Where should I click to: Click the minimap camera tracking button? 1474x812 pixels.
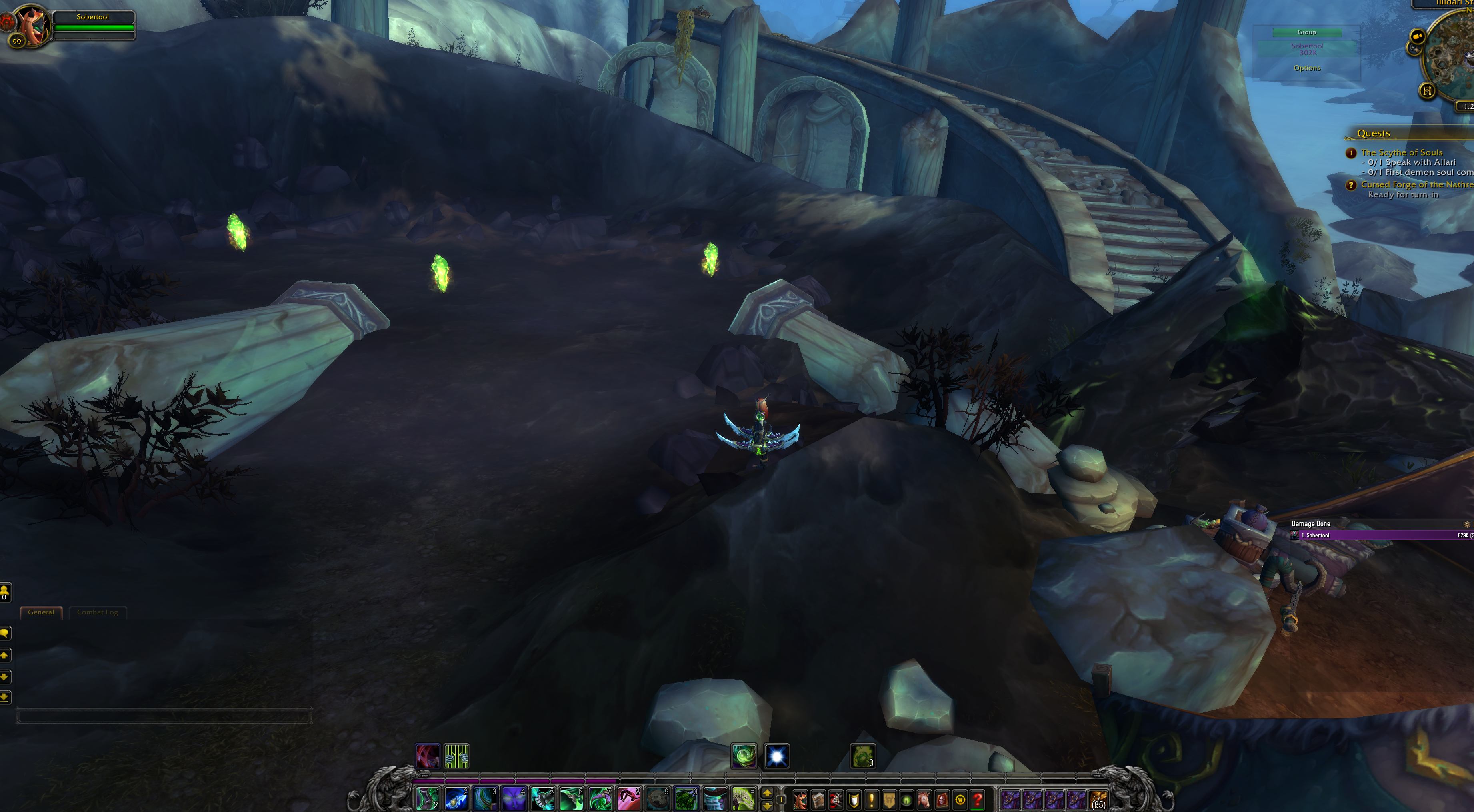[1417, 38]
